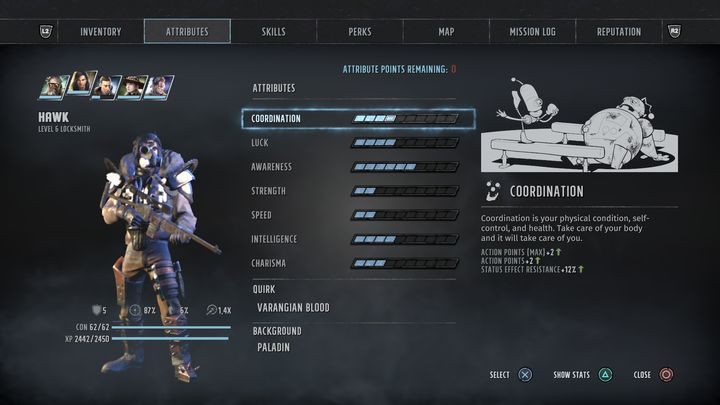Select the Attributes tab
This screenshot has width=720, height=405.
(x=187, y=32)
